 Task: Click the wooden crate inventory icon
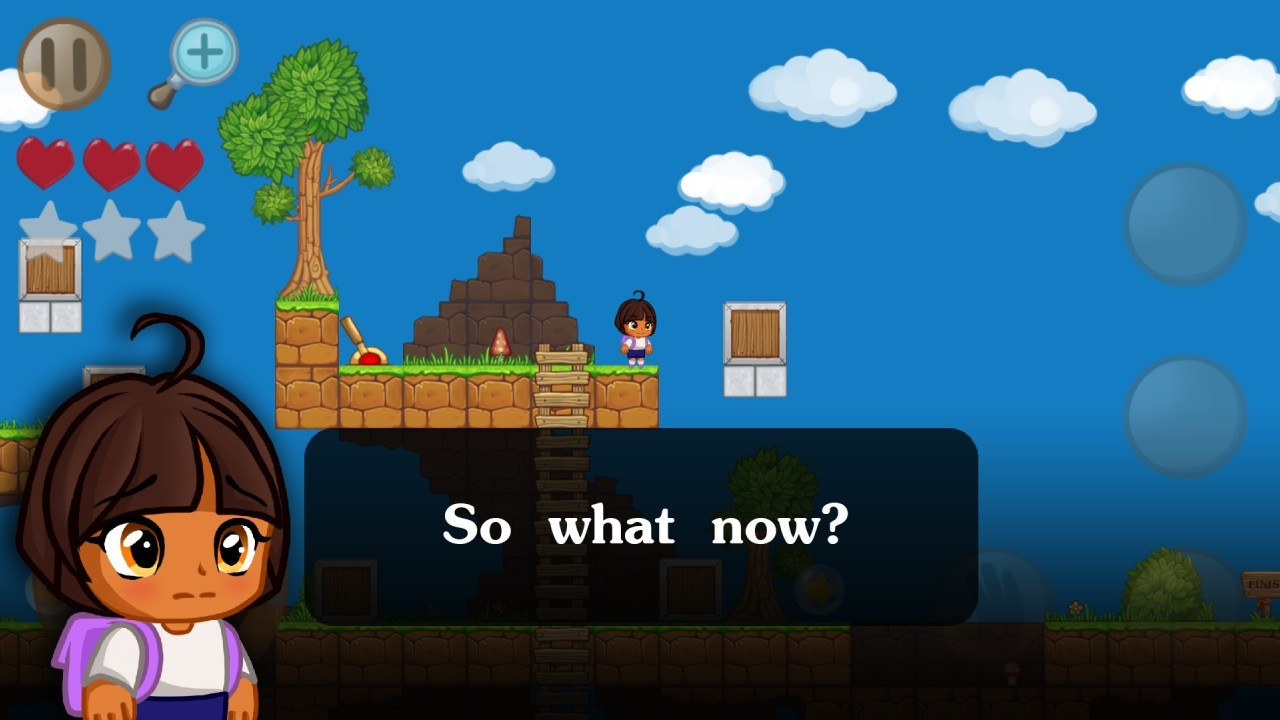click(48, 270)
